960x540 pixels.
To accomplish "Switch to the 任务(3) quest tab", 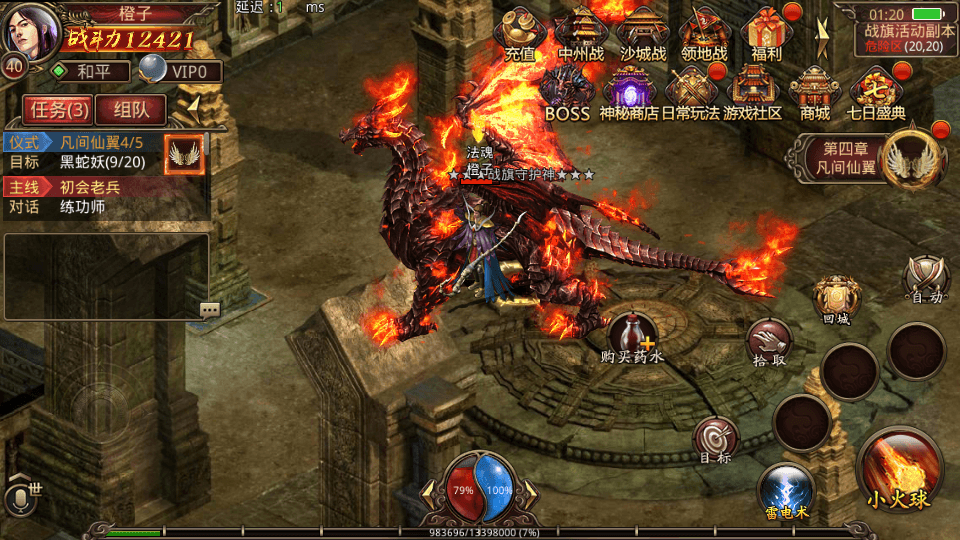I will coord(59,110).
